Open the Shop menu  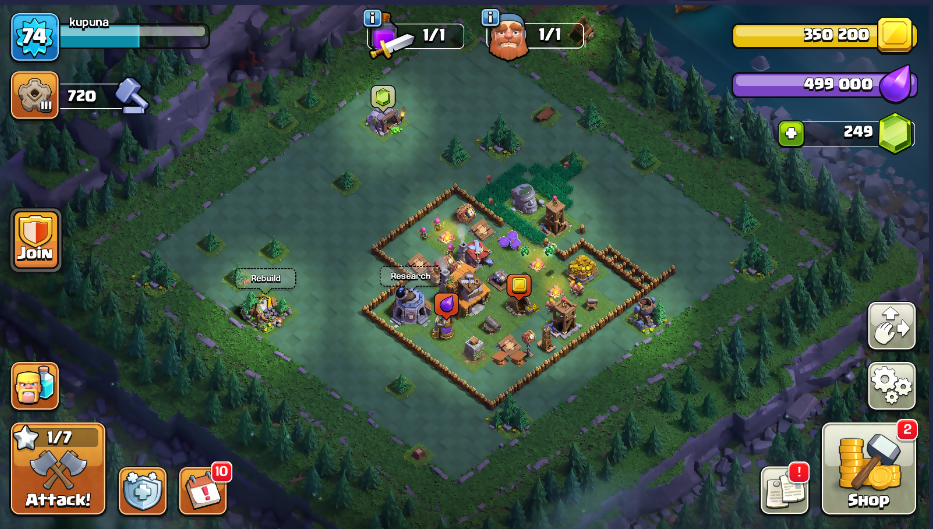pos(868,469)
